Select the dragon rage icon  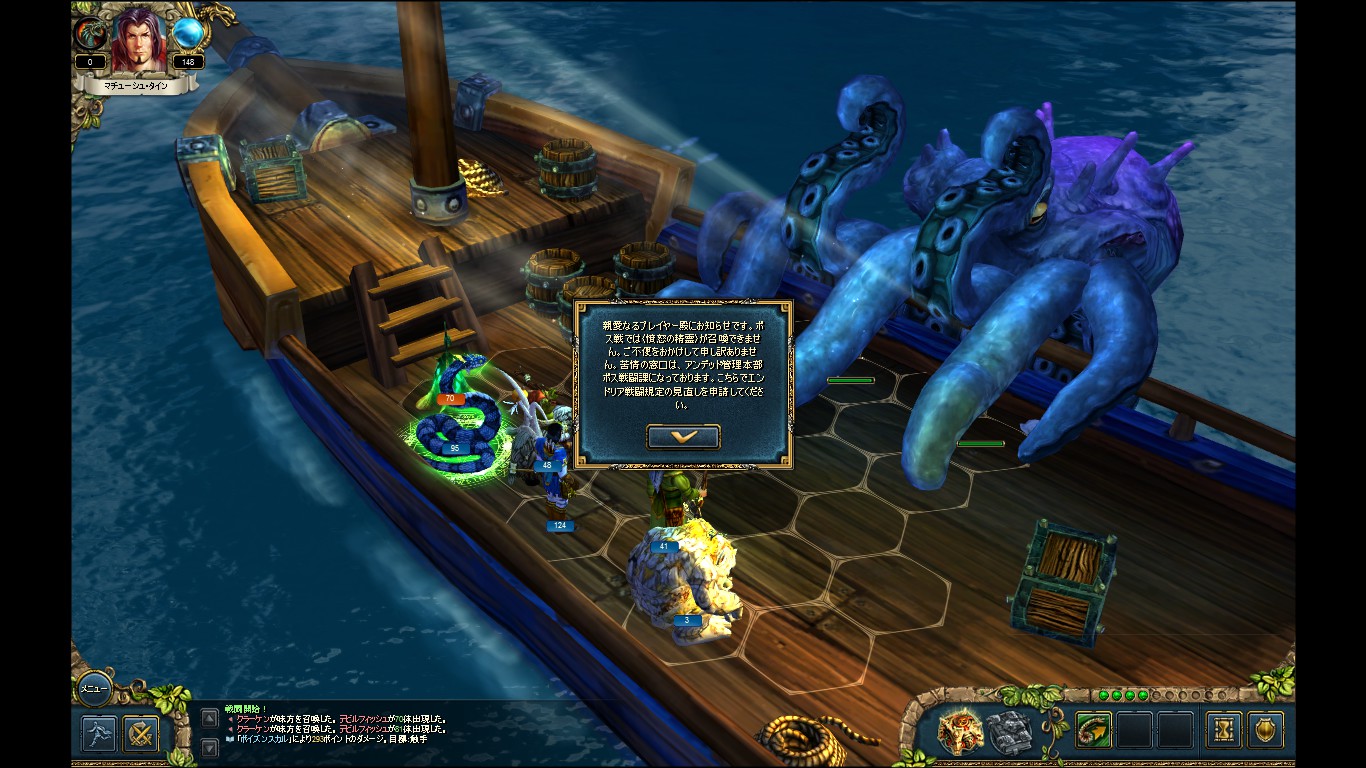click(90, 34)
